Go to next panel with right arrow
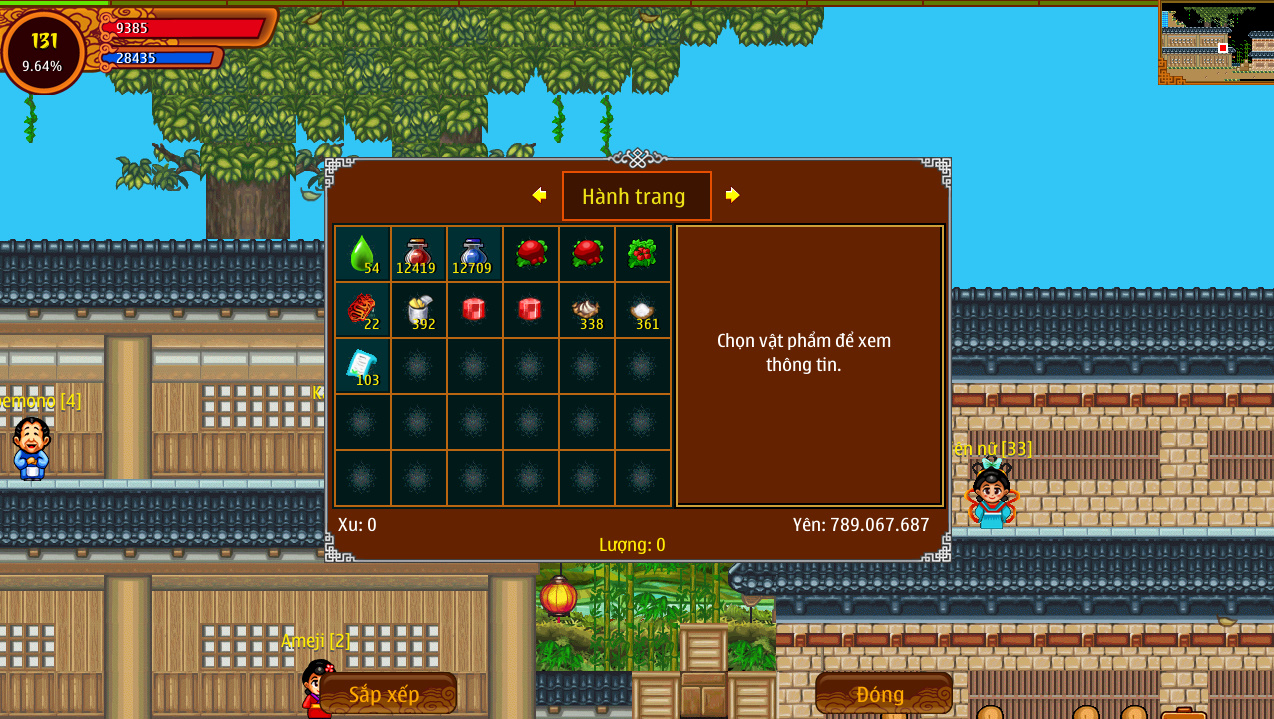This screenshot has height=719, width=1274. (732, 195)
